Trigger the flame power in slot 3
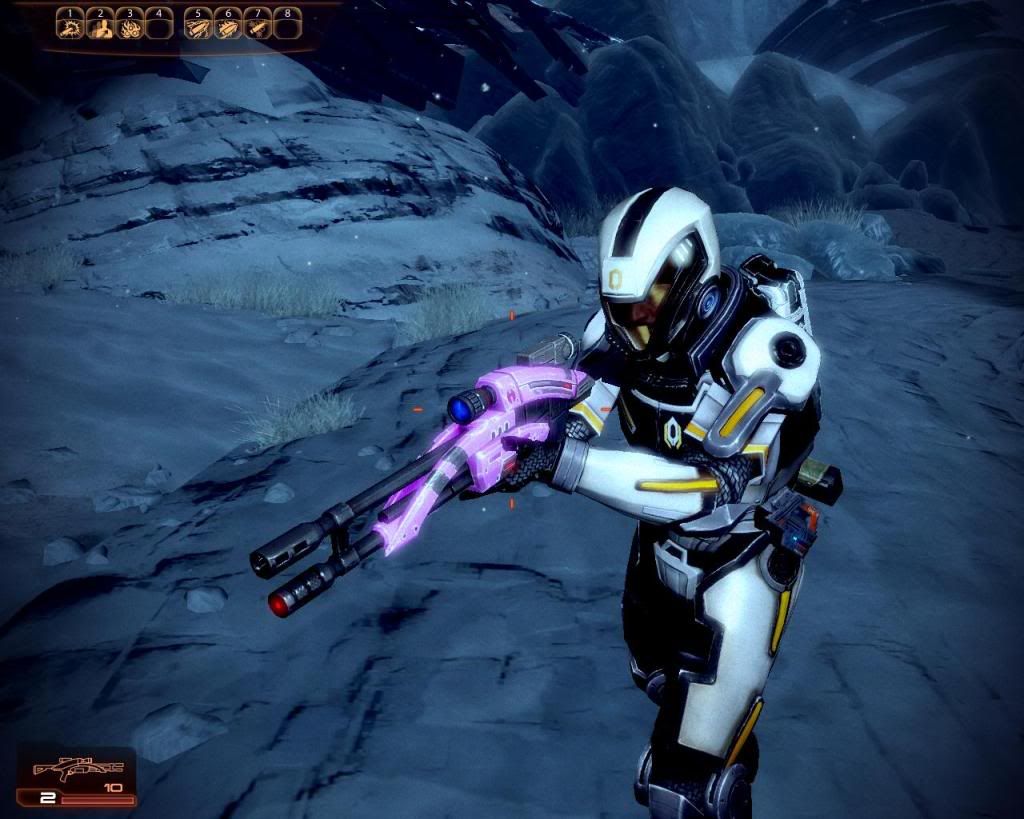 128,28
